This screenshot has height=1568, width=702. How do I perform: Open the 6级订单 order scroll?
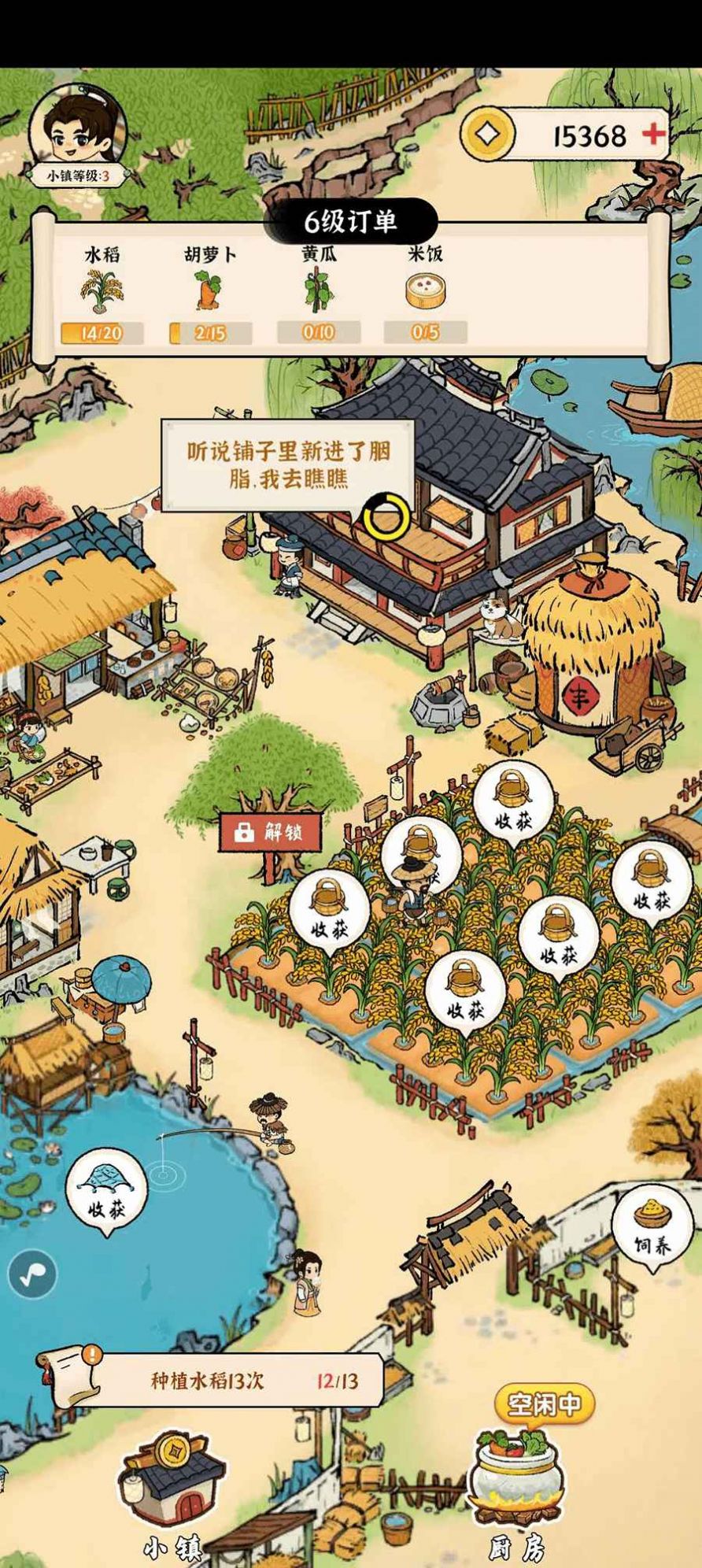click(x=350, y=222)
